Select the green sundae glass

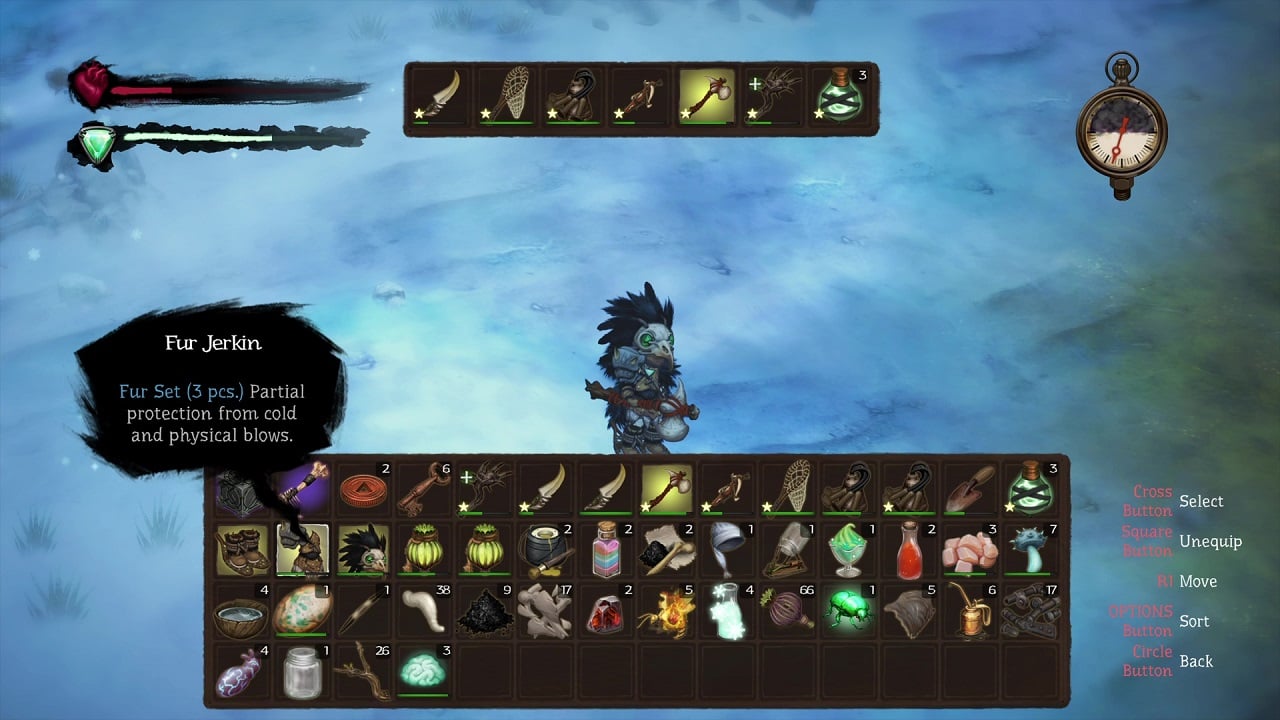tap(849, 549)
